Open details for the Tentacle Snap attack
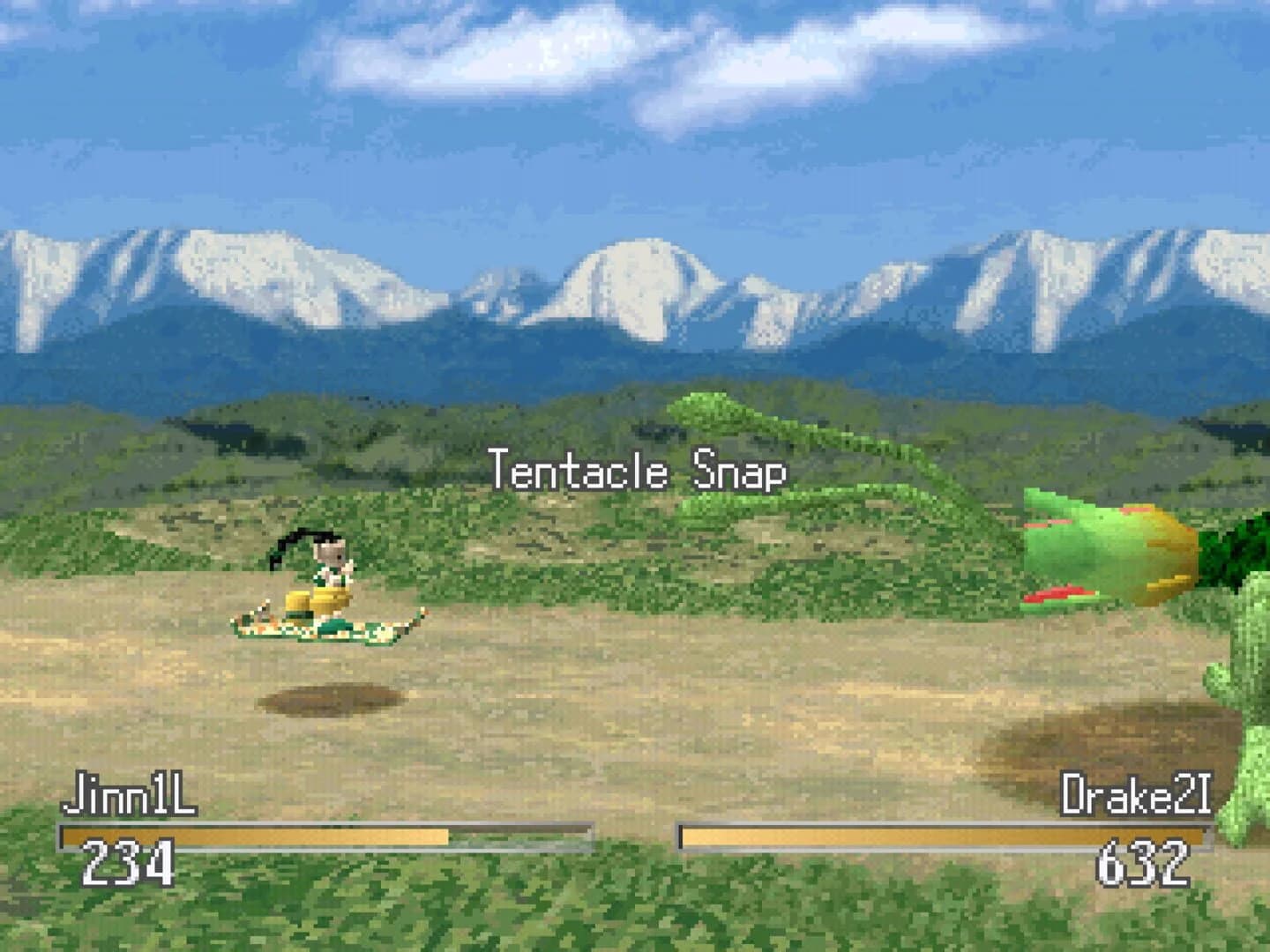The width and height of the screenshot is (1270, 952). click(637, 472)
